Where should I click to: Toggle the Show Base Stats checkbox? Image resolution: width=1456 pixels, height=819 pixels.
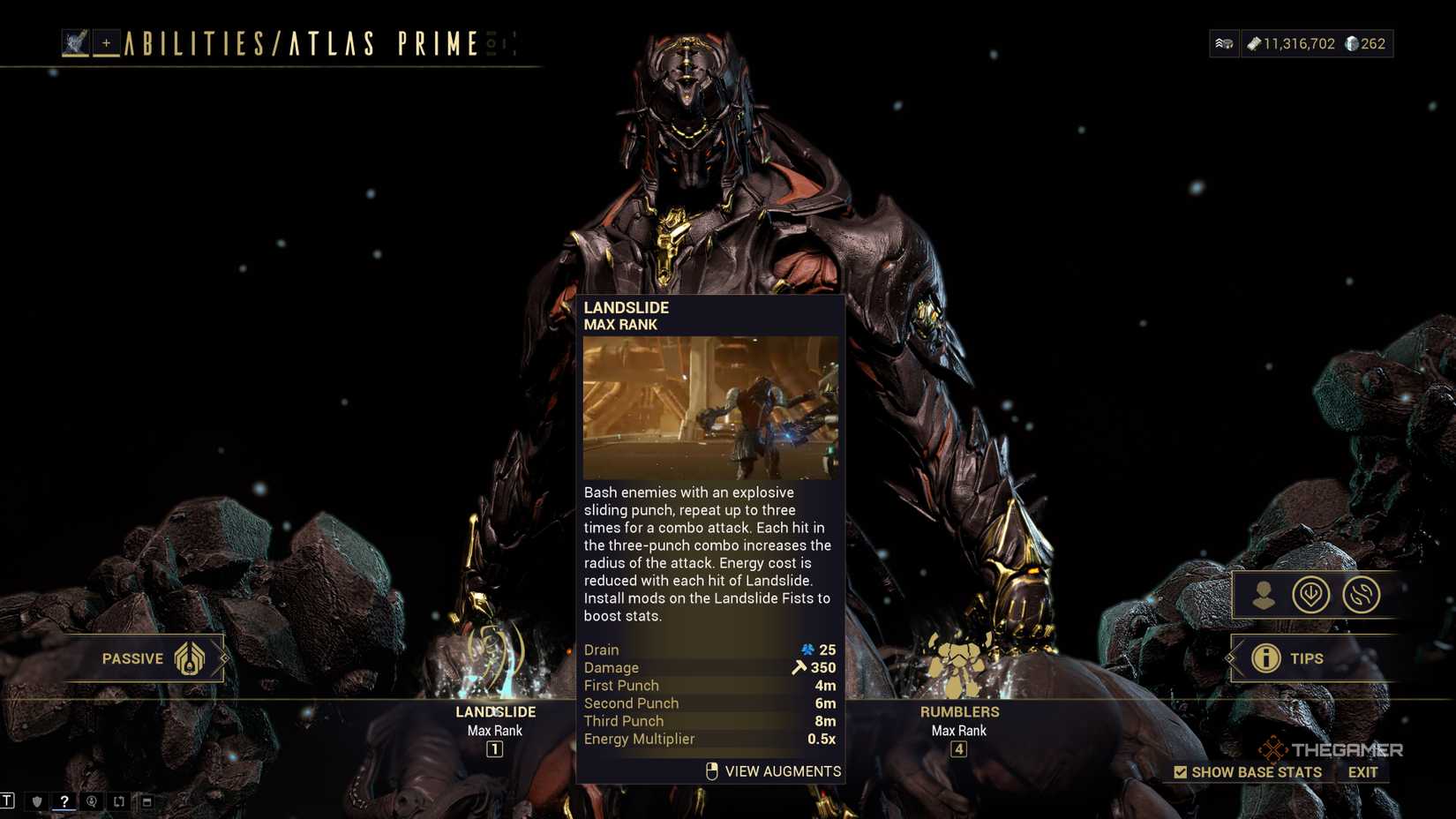point(1180,771)
